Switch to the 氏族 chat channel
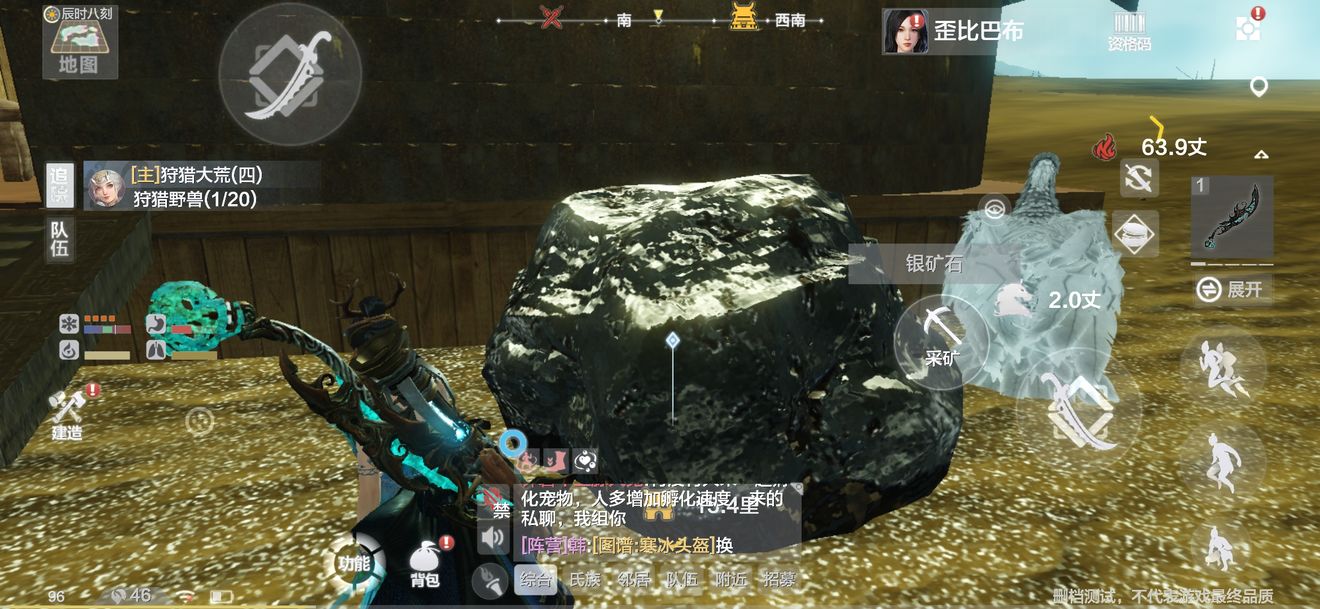Image resolution: width=1320 pixels, height=609 pixels. click(584, 580)
